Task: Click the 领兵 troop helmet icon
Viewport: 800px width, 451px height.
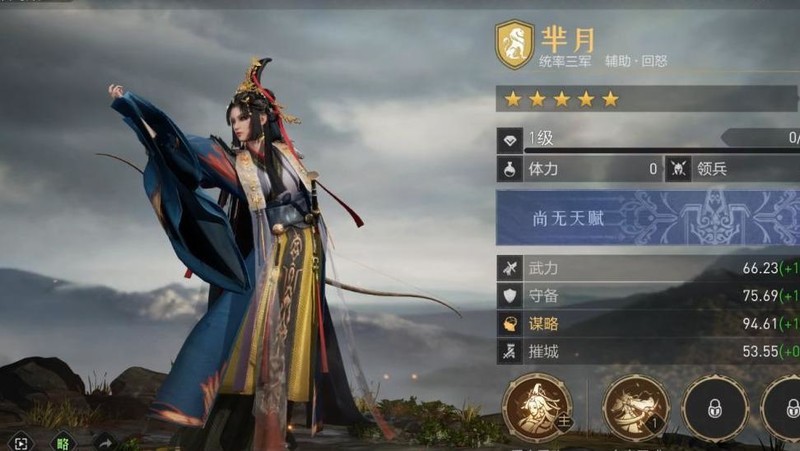Action: (679, 169)
